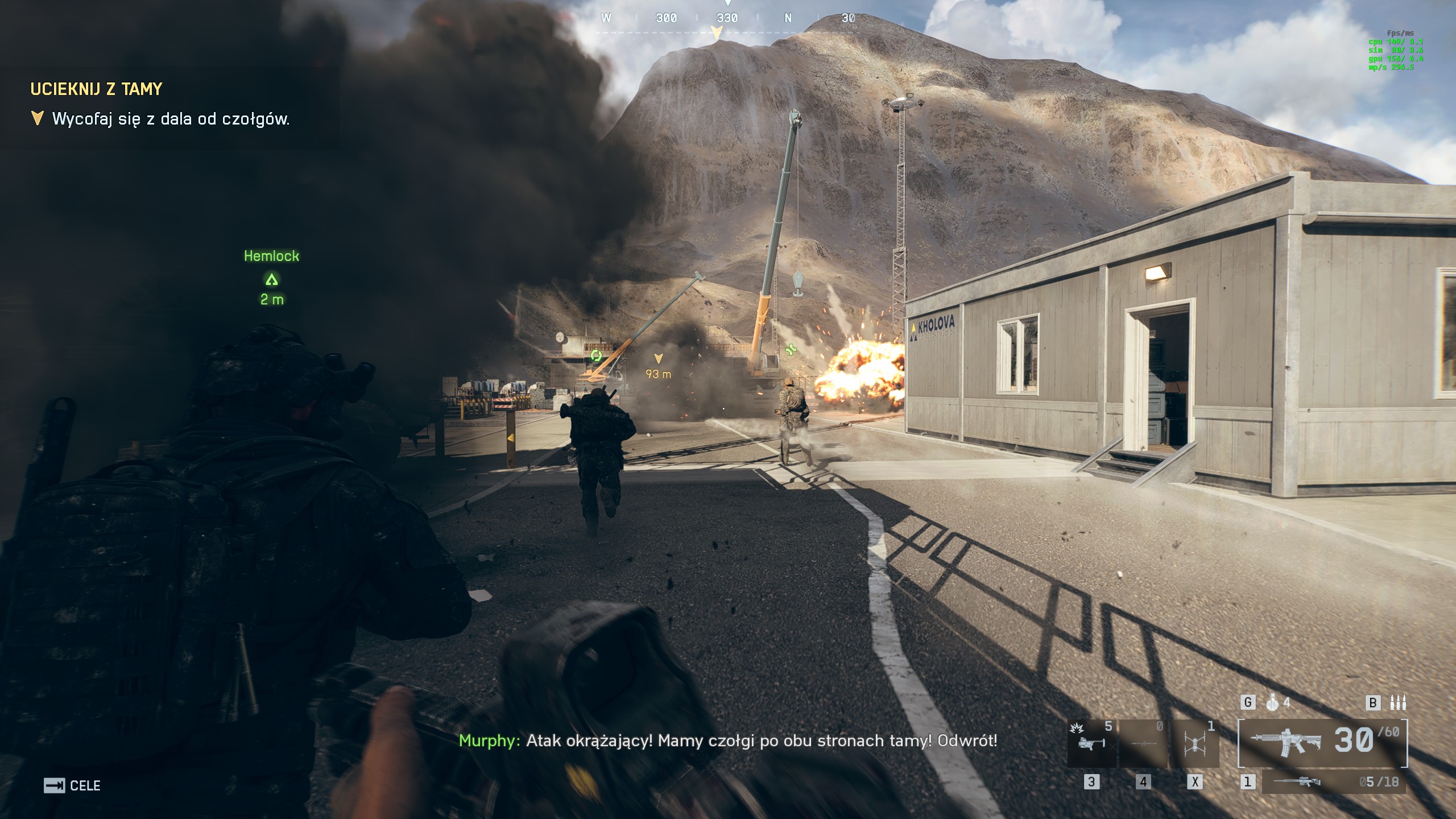The height and width of the screenshot is (819, 1456).
Task: Select the grenade launcher gadget slot
Action: click(1091, 743)
